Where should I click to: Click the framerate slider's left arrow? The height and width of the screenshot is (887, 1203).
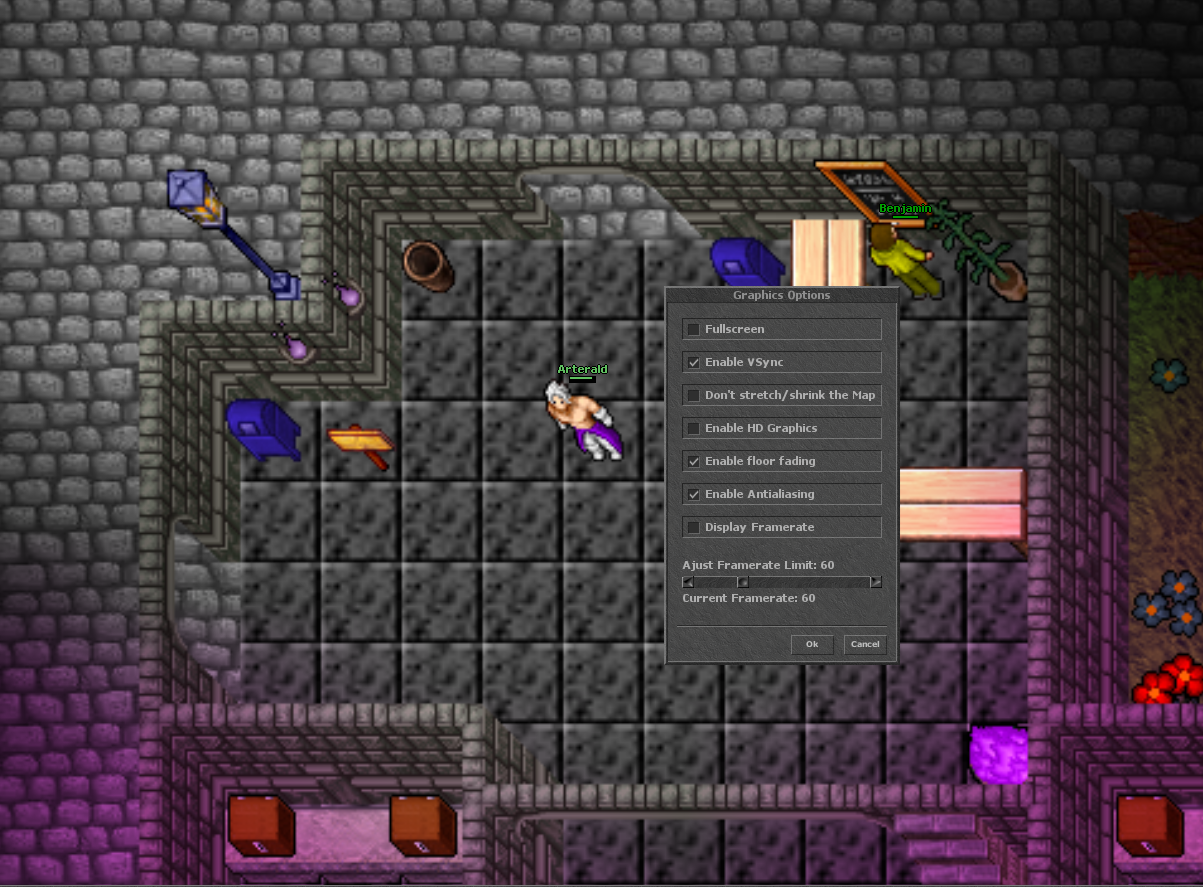(688, 582)
